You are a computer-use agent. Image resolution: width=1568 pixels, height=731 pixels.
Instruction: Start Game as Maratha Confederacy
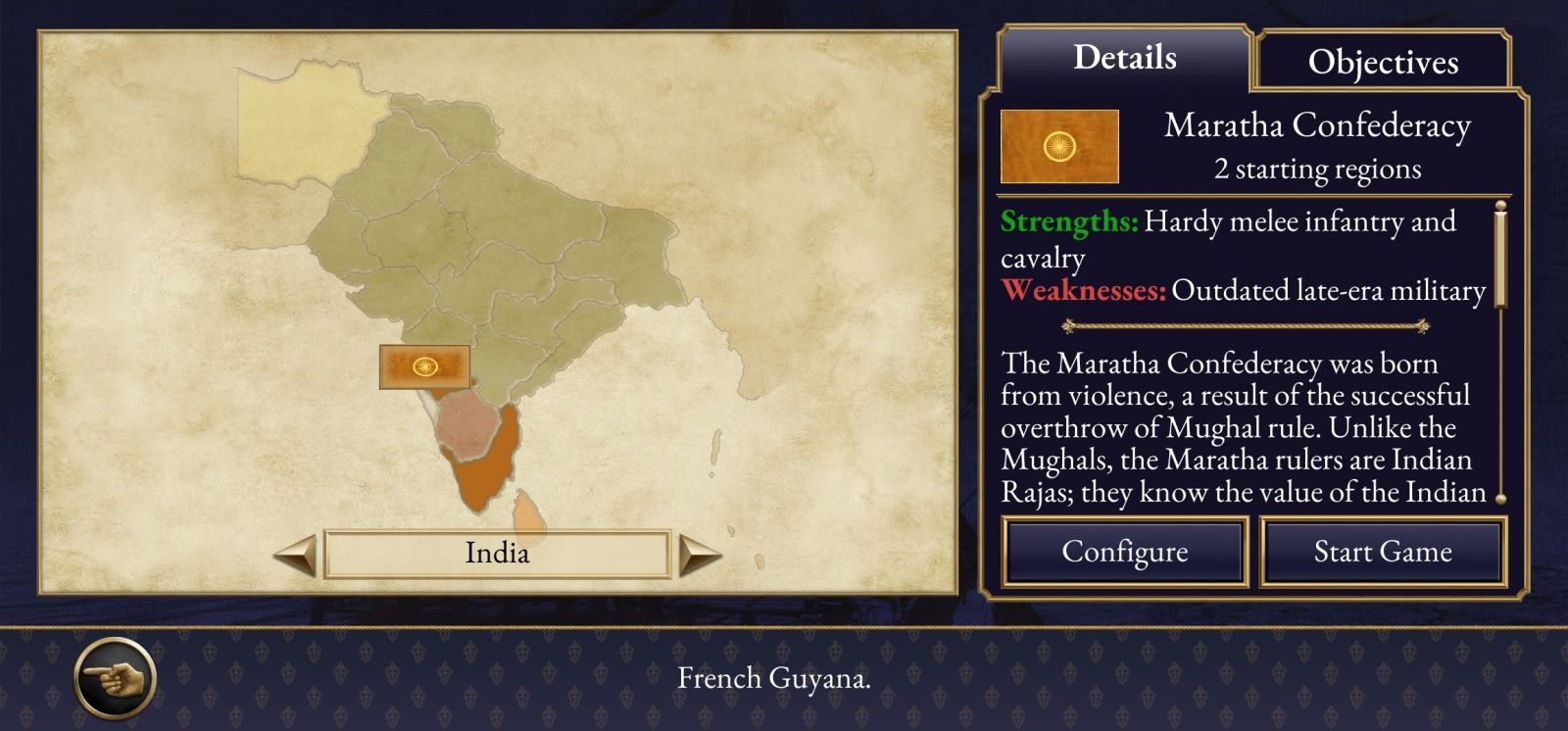point(1382,552)
